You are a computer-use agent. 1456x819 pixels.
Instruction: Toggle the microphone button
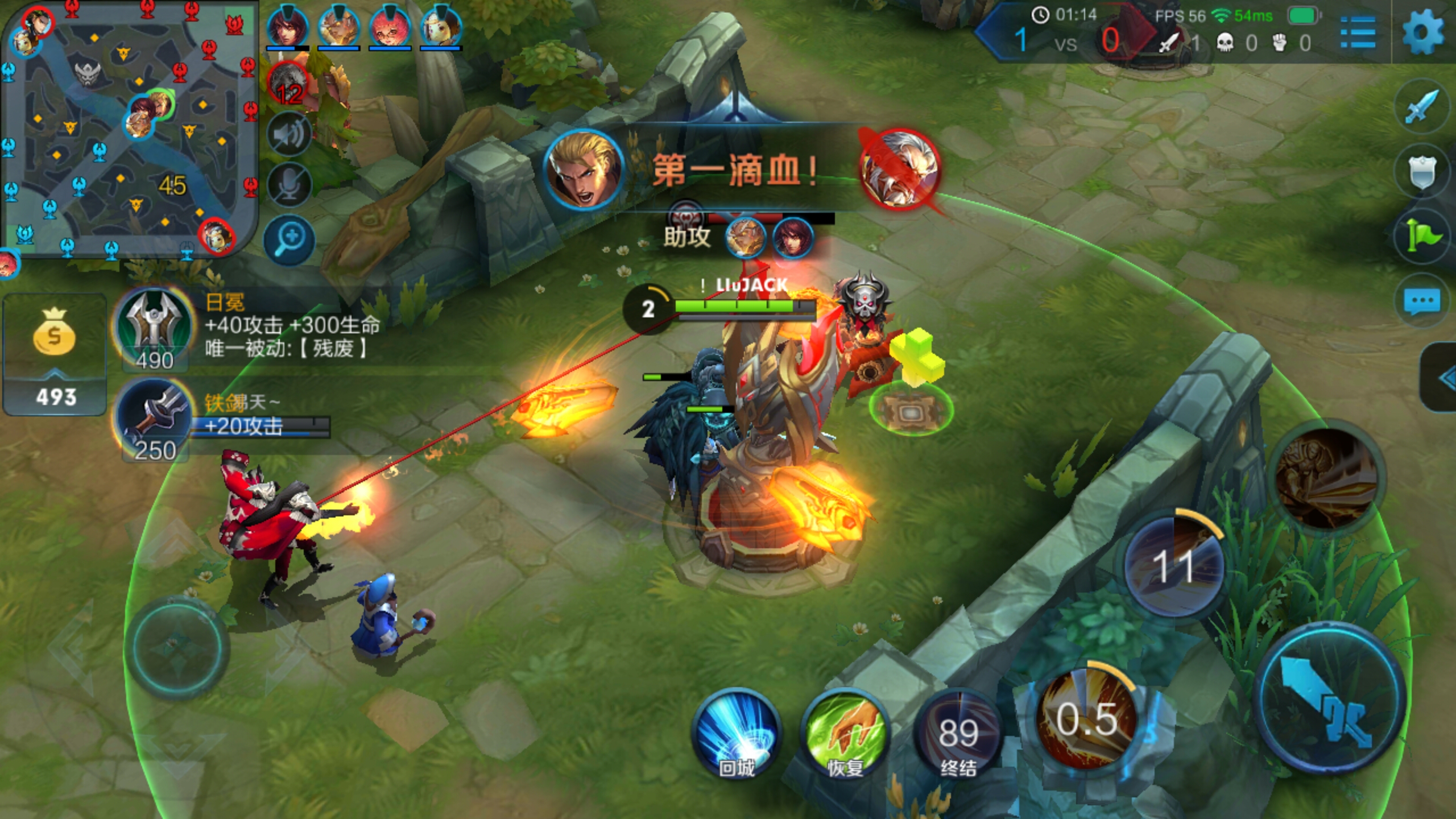click(x=289, y=184)
